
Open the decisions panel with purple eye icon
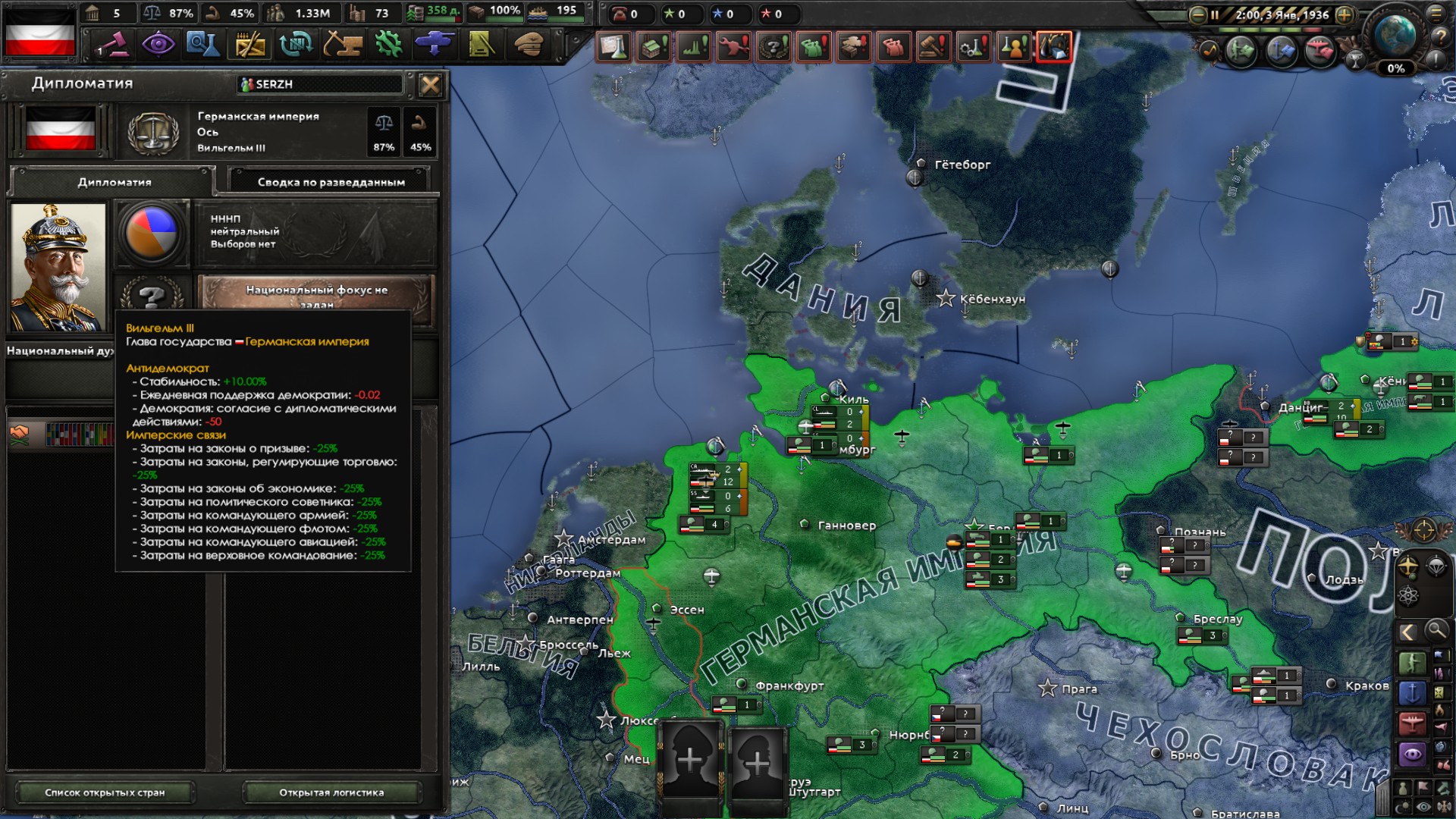click(158, 46)
